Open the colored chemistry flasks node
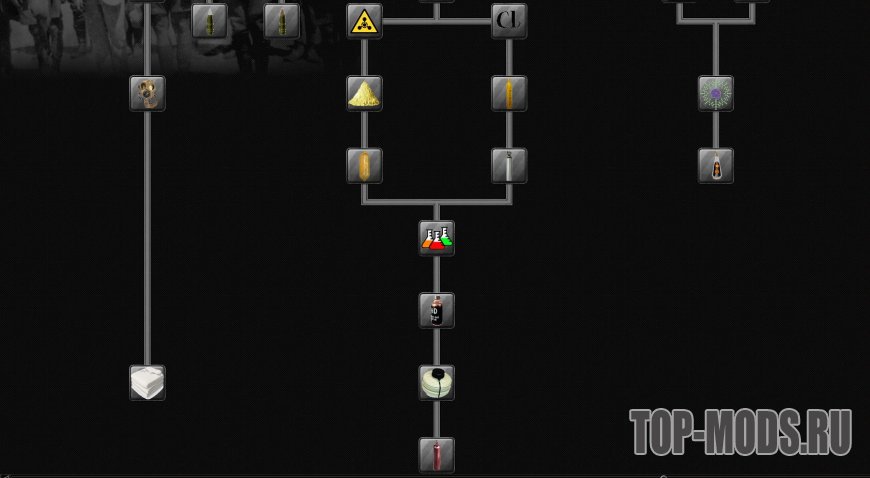Image resolution: width=870 pixels, height=478 pixels. (437, 238)
